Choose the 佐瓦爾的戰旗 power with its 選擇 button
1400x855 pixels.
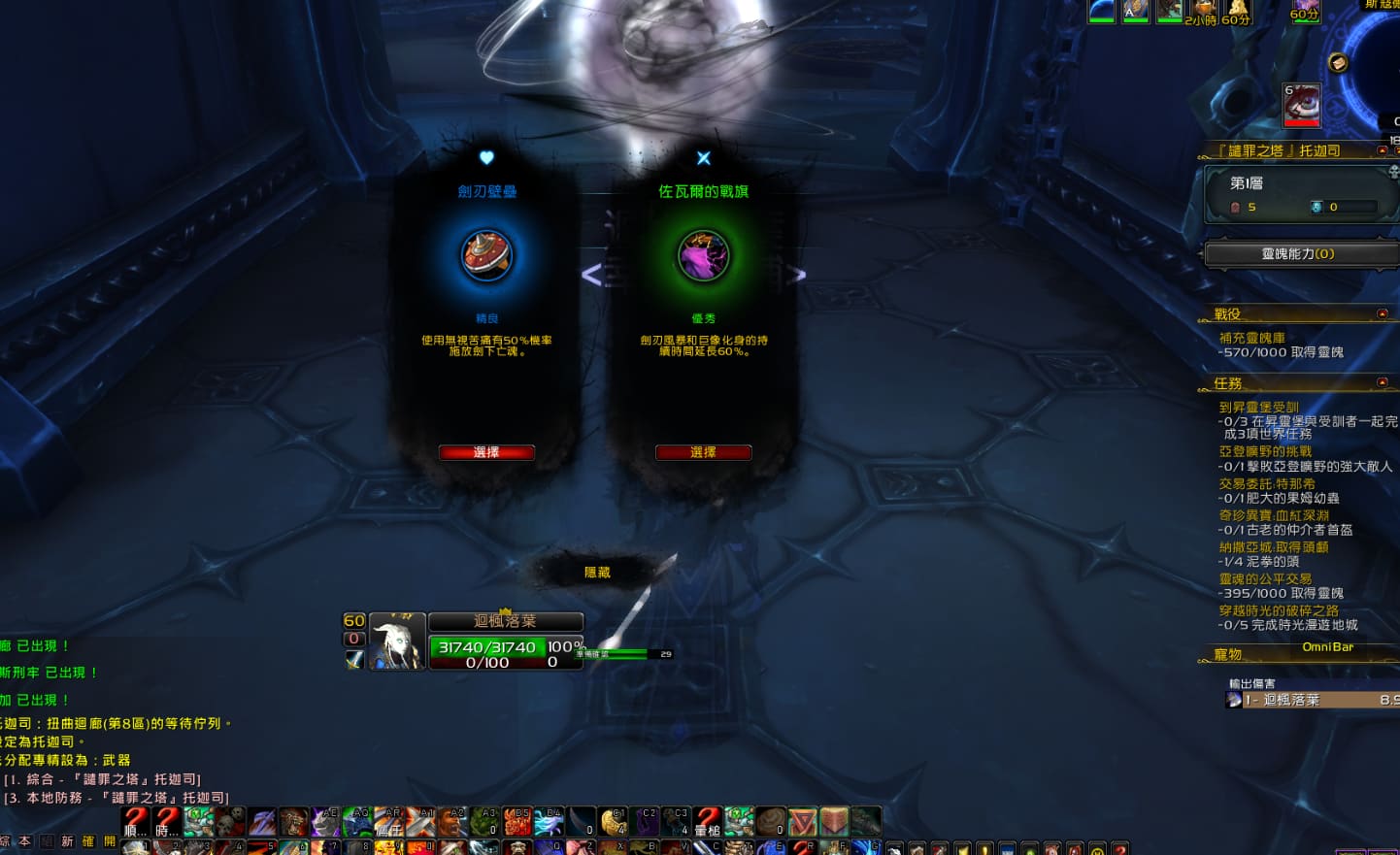(703, 452)
